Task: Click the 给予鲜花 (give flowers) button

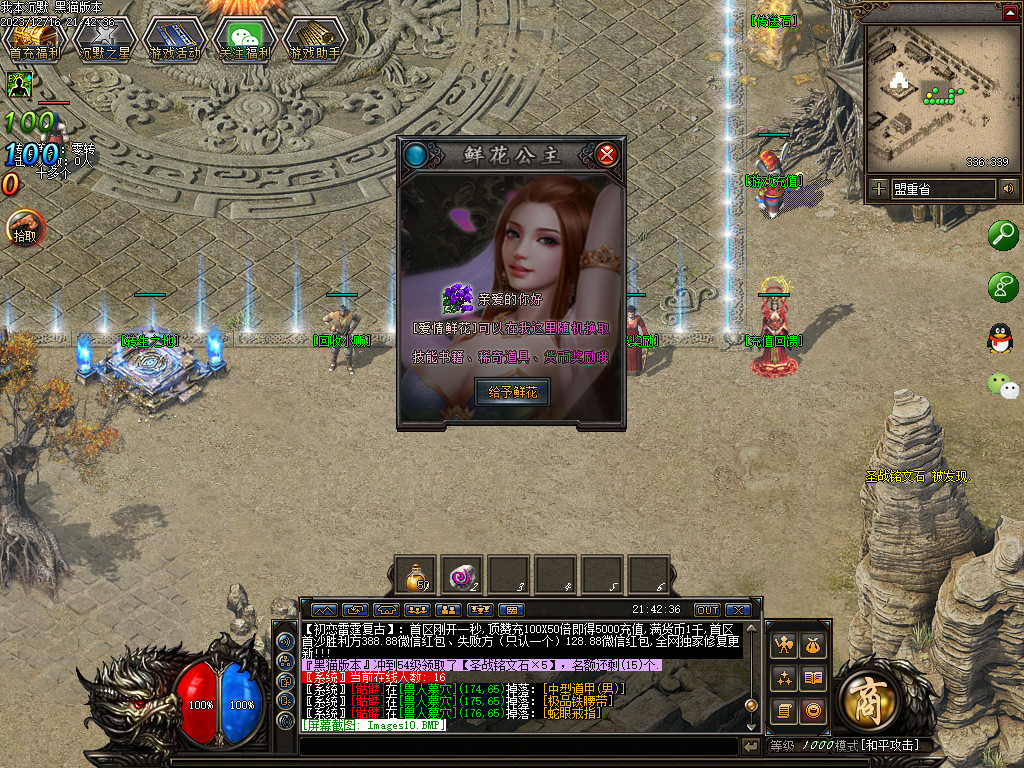Action: [512, 392]
